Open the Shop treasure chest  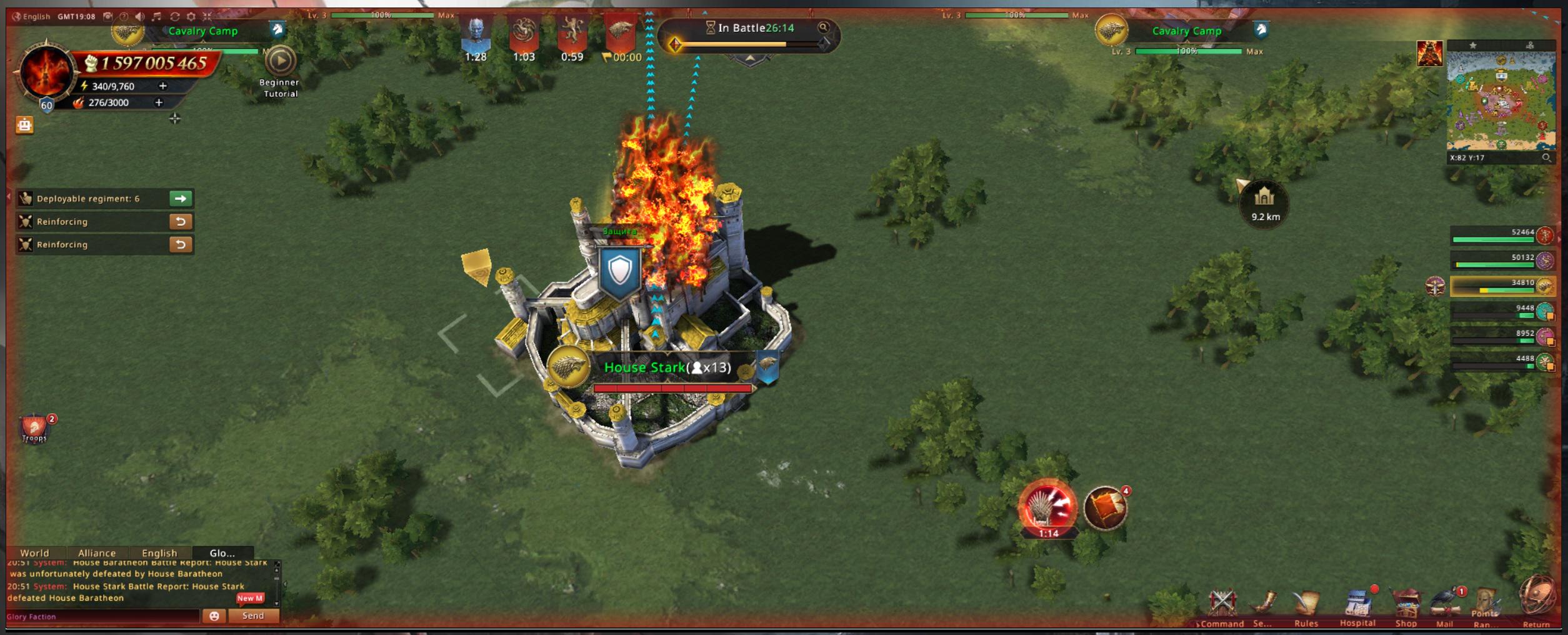pyautogui.click(x=1406, y=605)
